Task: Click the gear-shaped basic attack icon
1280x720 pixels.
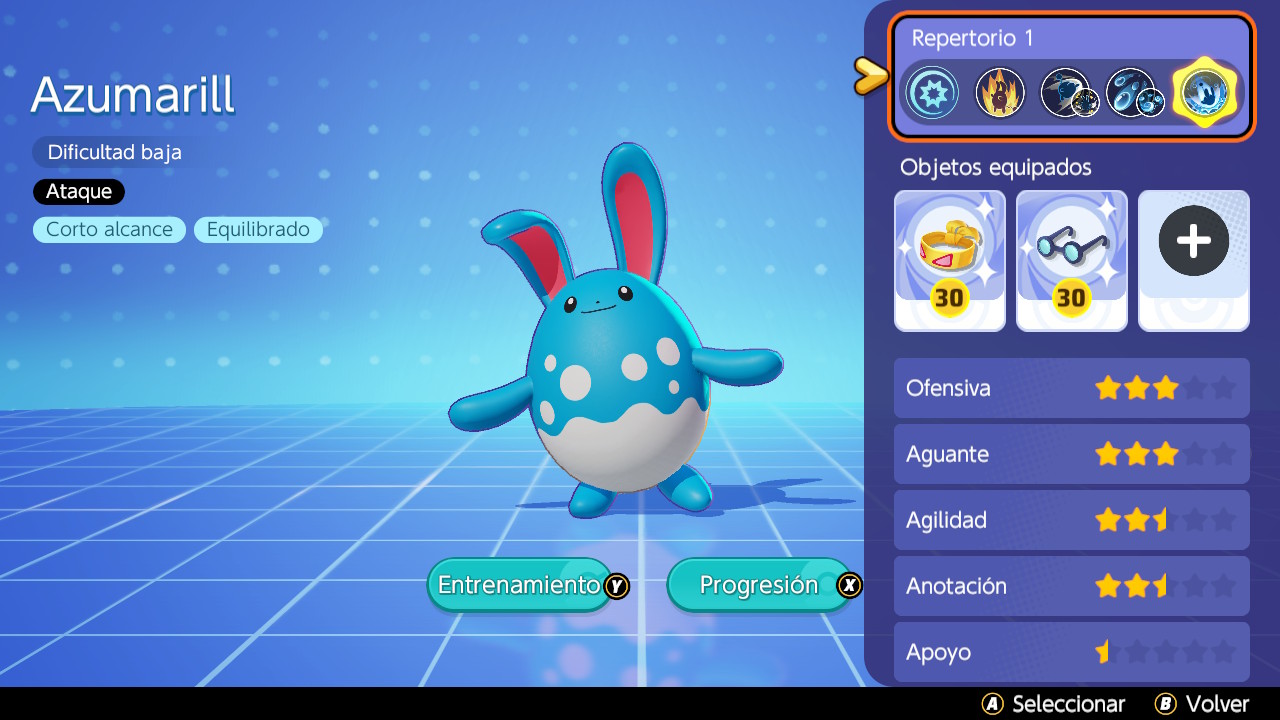Action: [x=932, y=93]
